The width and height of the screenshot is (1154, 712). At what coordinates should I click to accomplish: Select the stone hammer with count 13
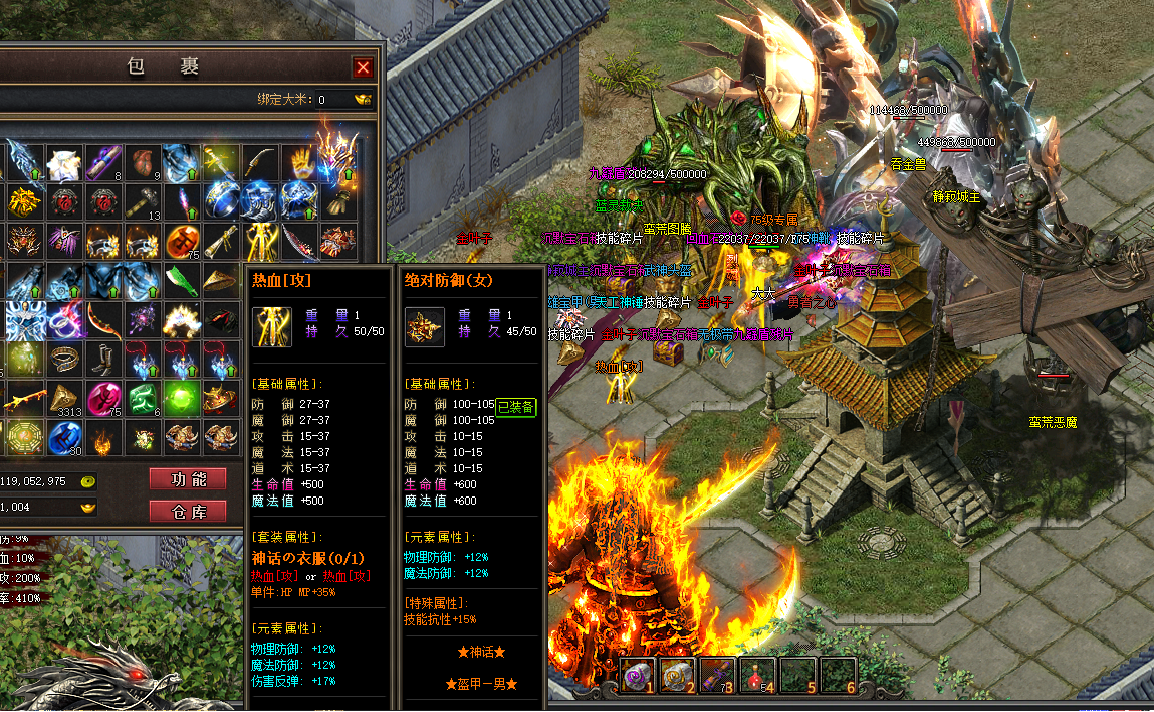(143, 201)
